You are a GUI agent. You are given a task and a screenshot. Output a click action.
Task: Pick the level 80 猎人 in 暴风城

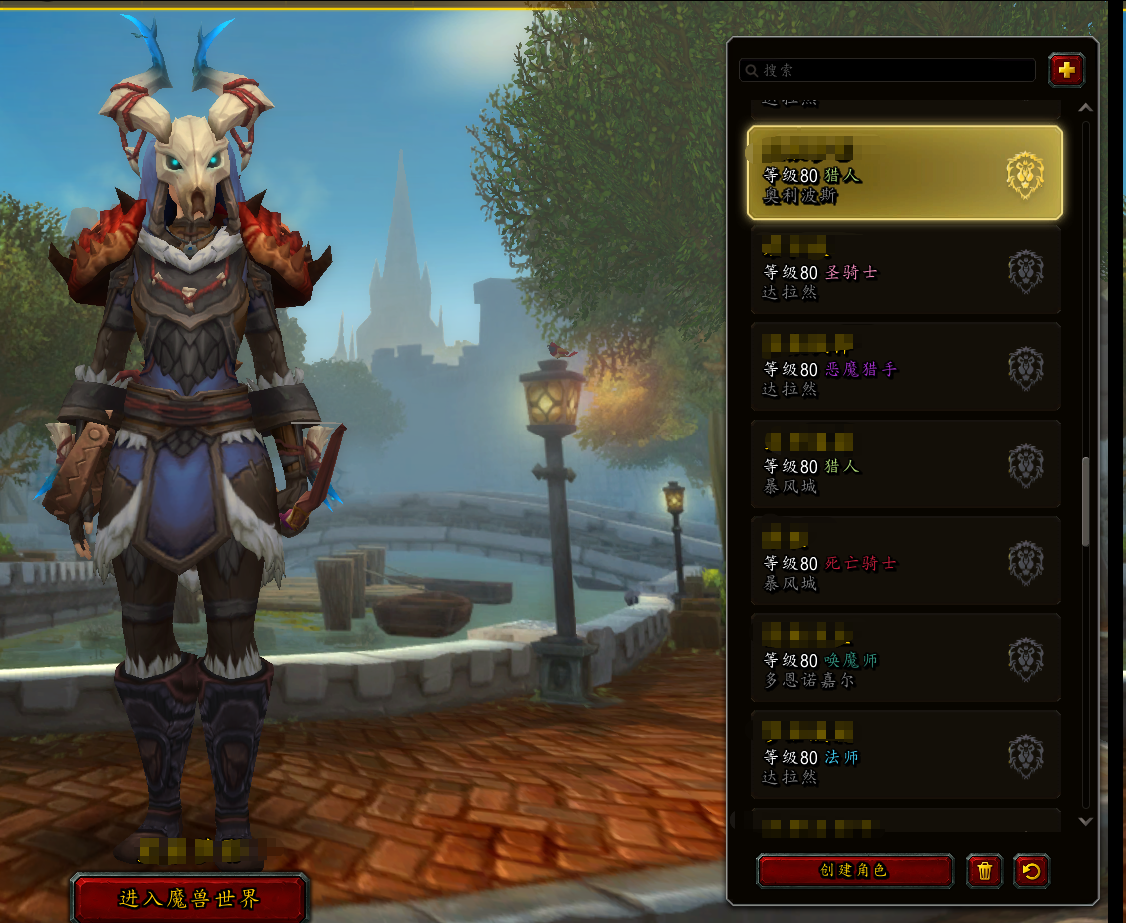click(x=904, y=464)
